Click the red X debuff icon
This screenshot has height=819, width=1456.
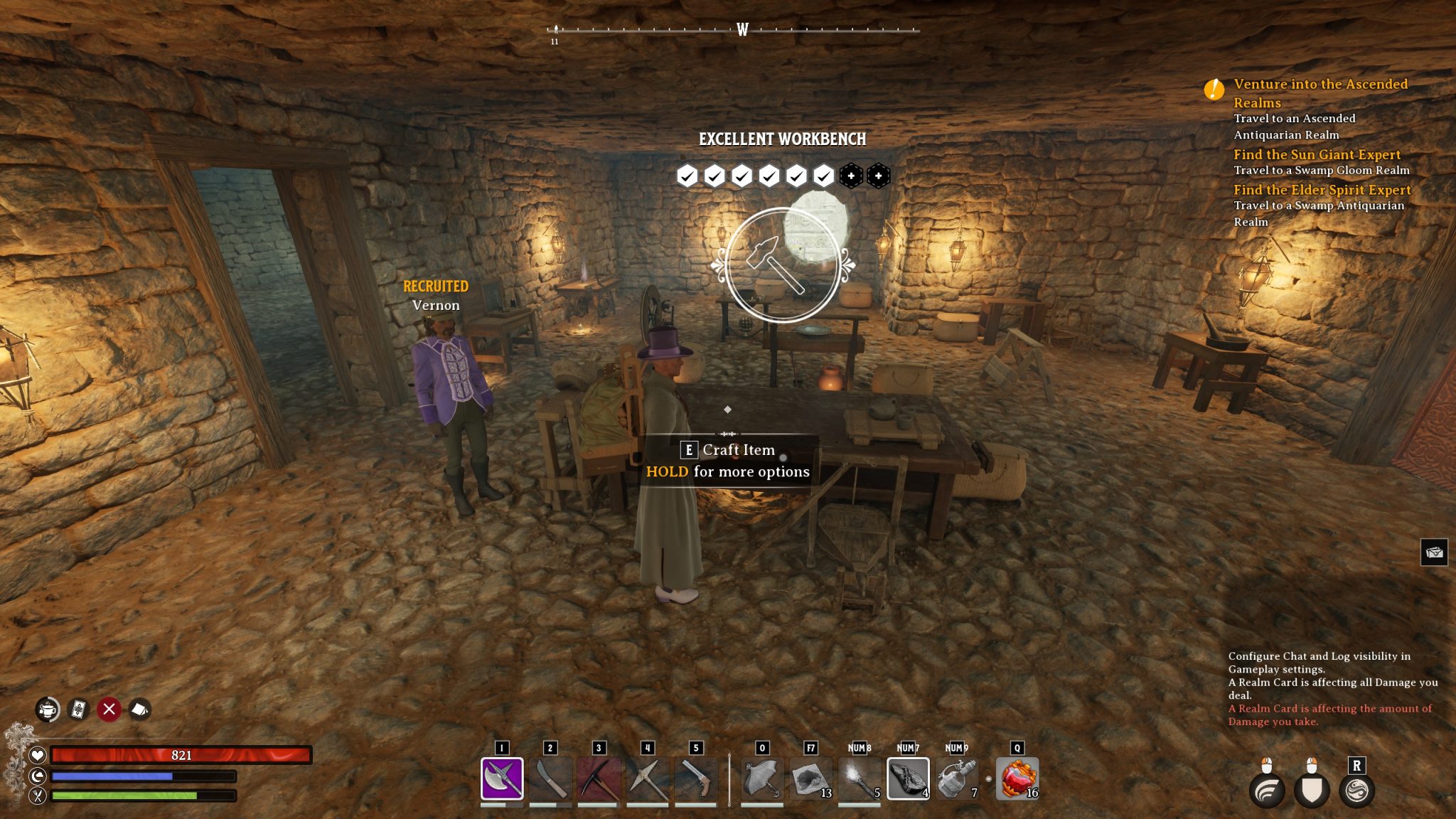(109, 710)
